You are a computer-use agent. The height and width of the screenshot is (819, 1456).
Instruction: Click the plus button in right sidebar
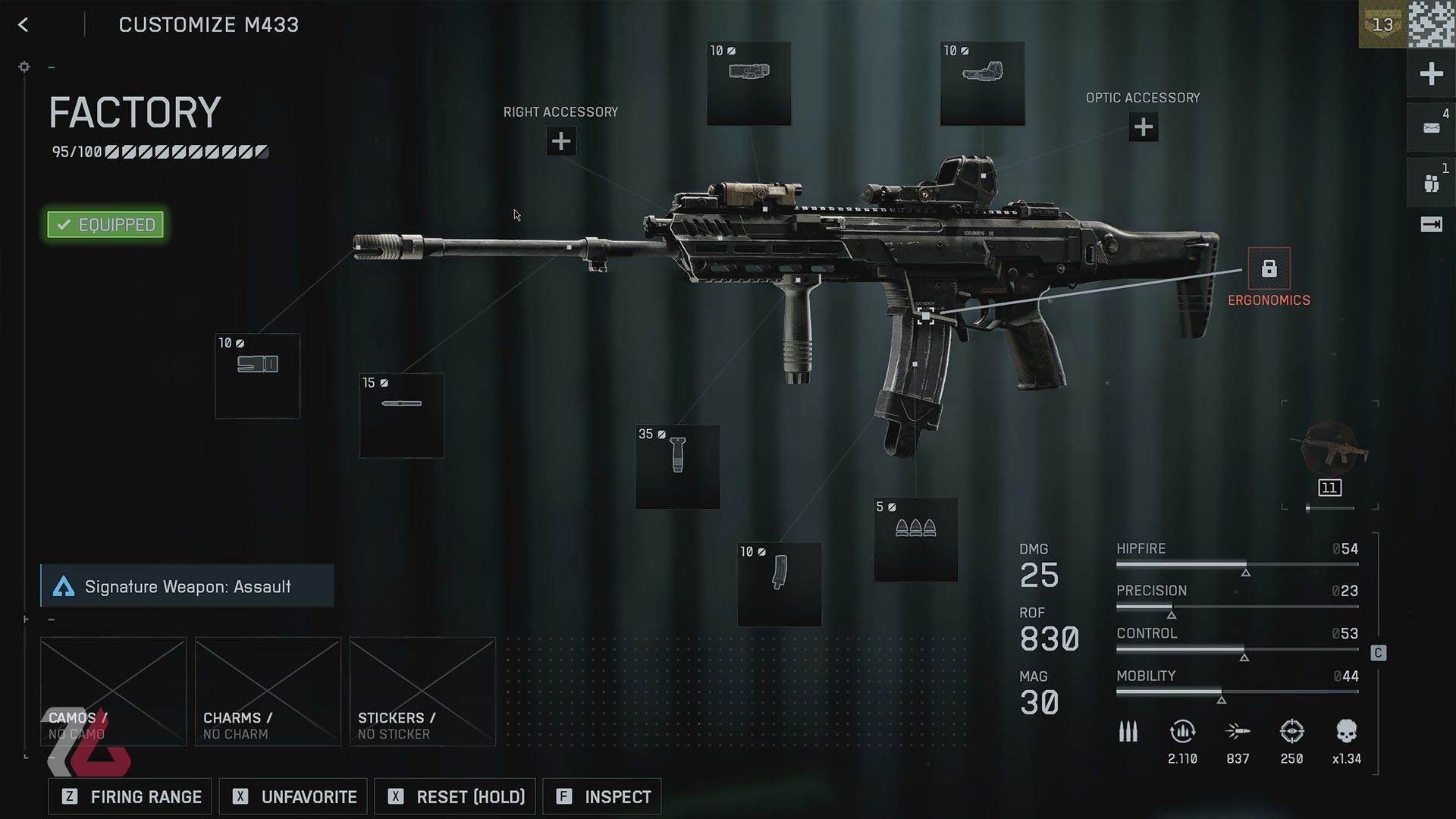pos(1431,74)
